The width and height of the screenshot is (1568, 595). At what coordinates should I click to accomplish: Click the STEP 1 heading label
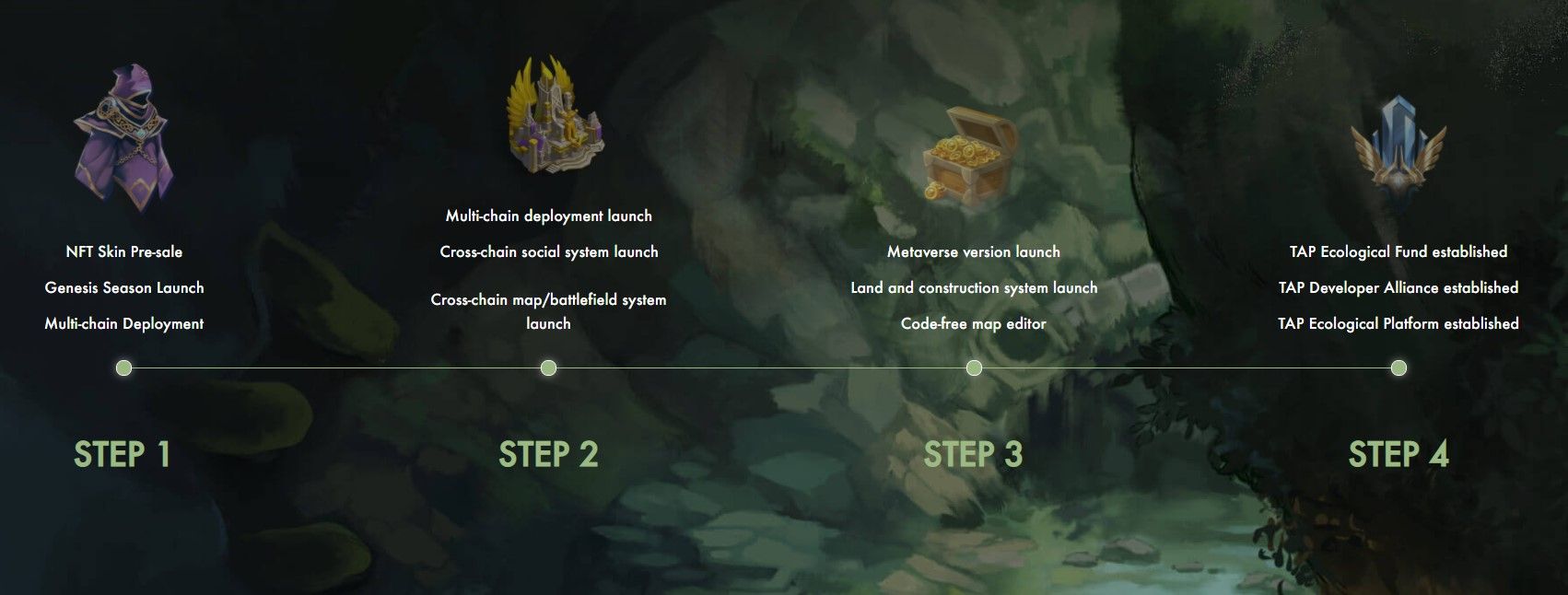(x=123, y=454)
